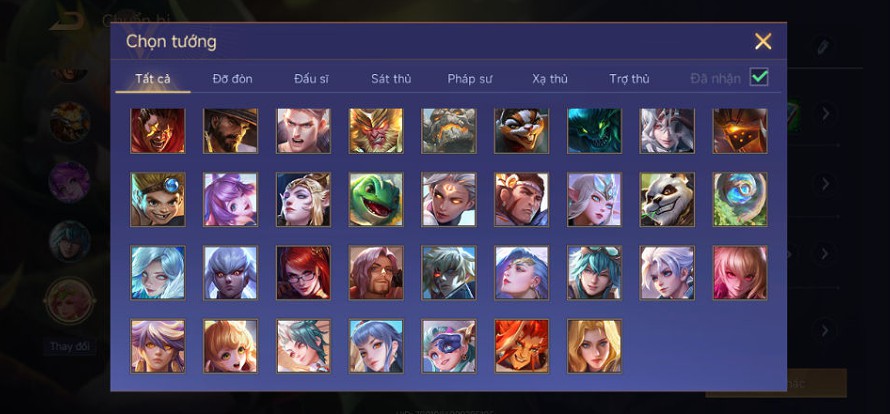Choose the hero wearing blue goggles
Screen dimensions: 890x414
449,346
